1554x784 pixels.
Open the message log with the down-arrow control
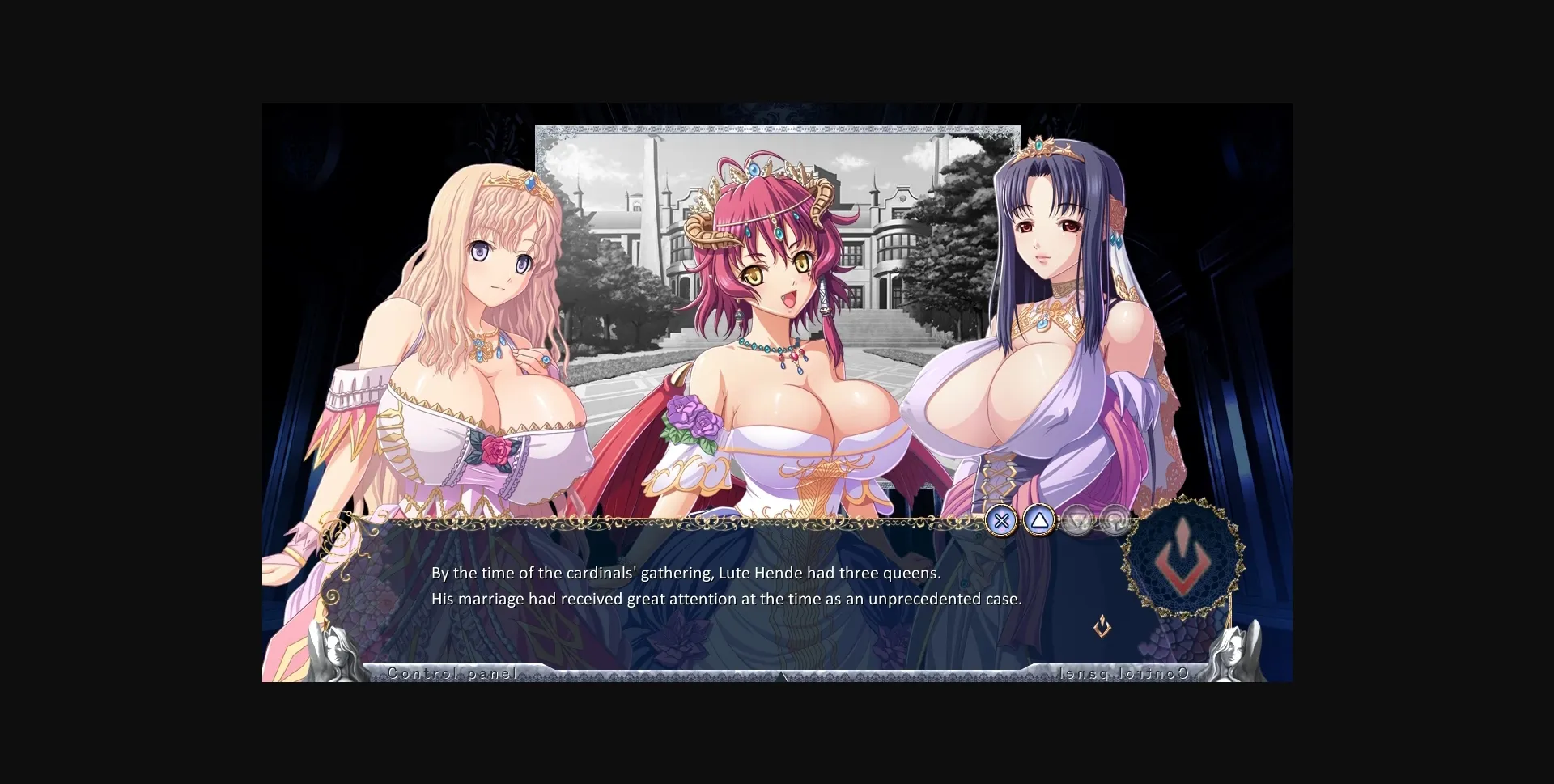pyautogui.click(x=1078, y=520)
